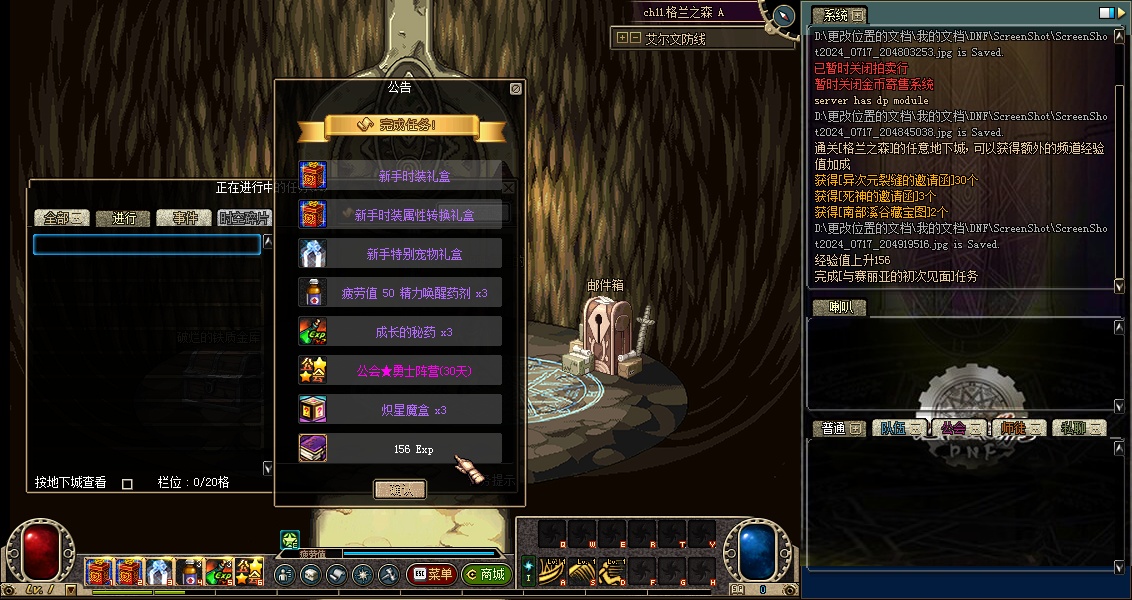Open the 艾尔文防线 minimap area label
This screenshot has height=600, width=1132.
pyautogui.click(x=675, y=38)
